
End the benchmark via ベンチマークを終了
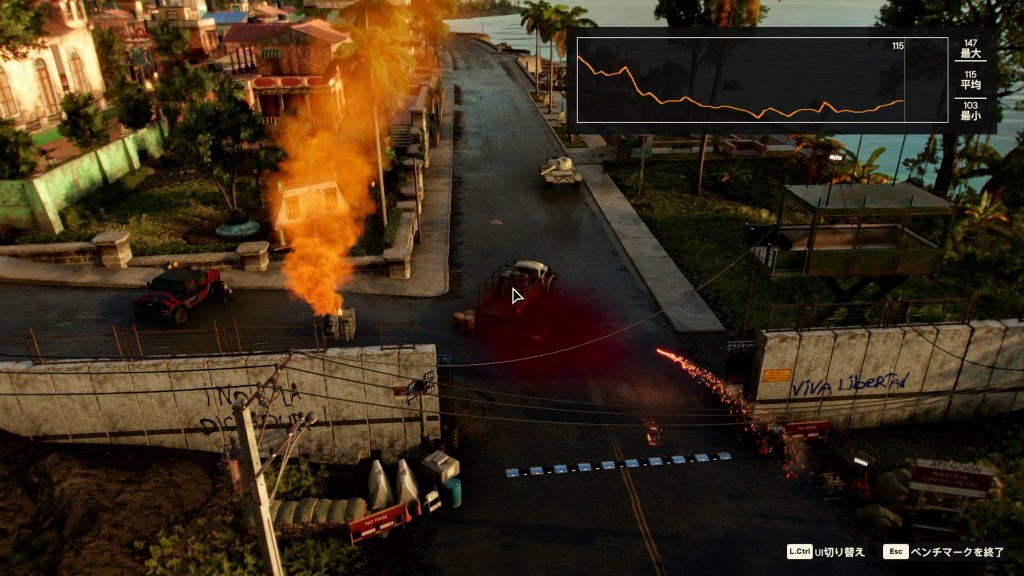[943, 552]
